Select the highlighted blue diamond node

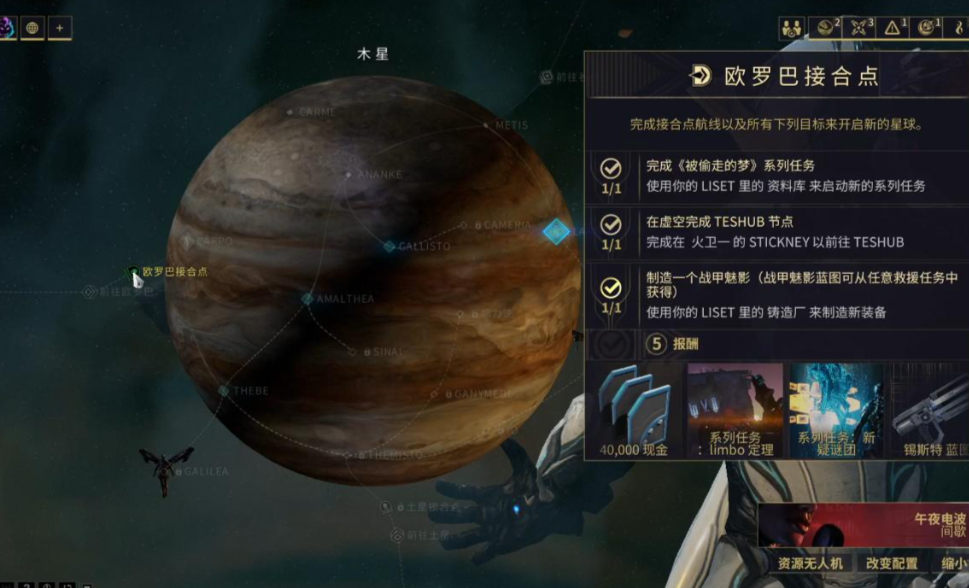pos(556,232)
